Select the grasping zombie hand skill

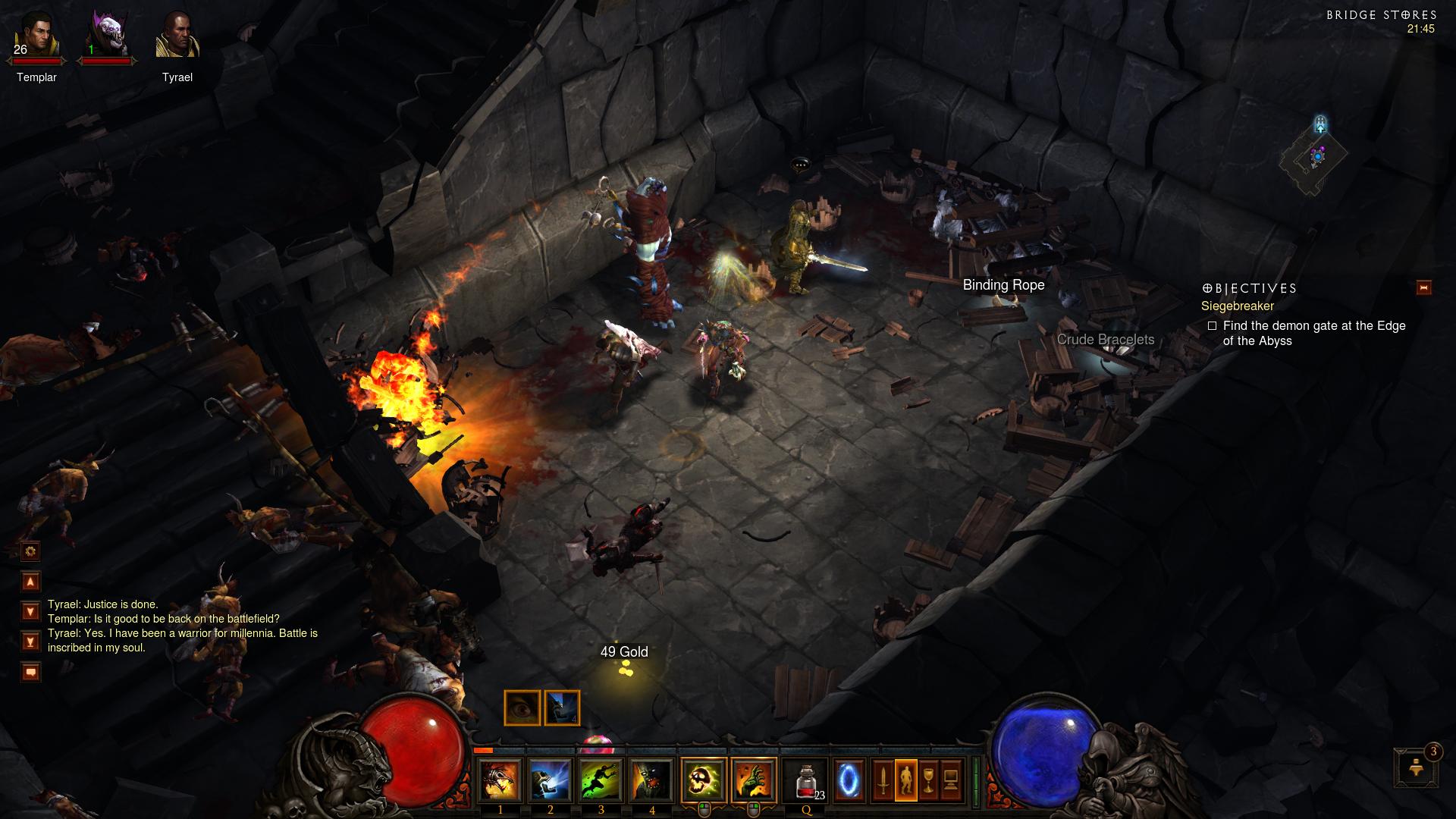(x=754, y=780)
